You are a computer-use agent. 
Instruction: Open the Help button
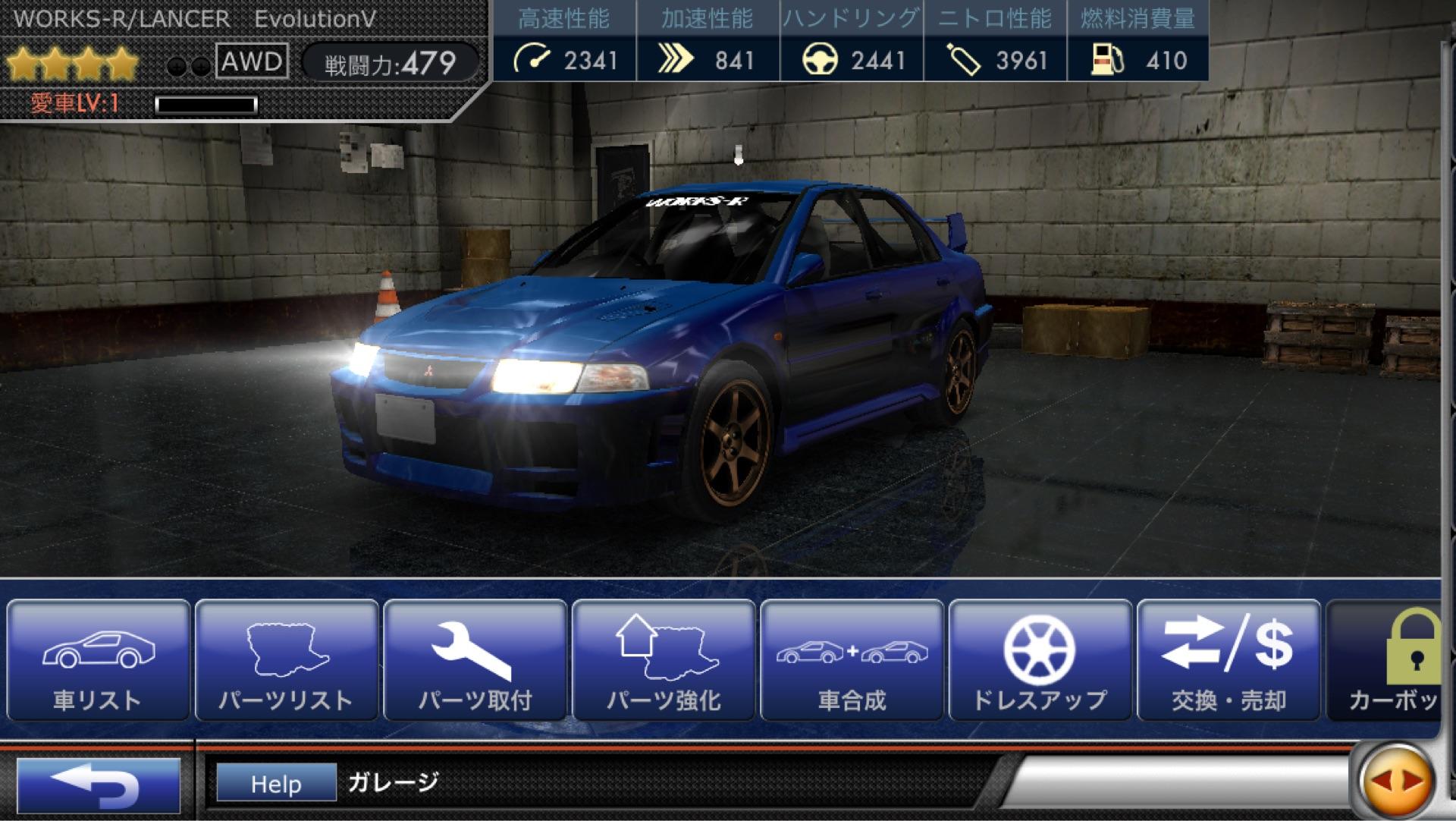[x=276, y=783]
